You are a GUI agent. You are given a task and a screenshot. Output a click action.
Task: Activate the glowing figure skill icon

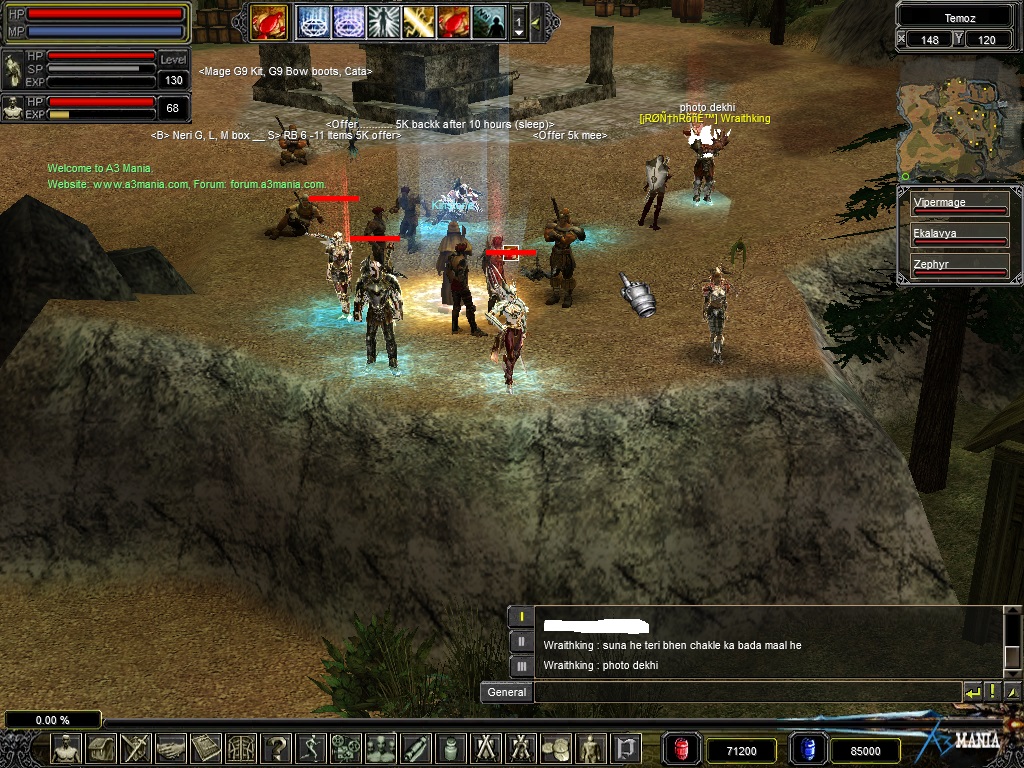point(383,21)
